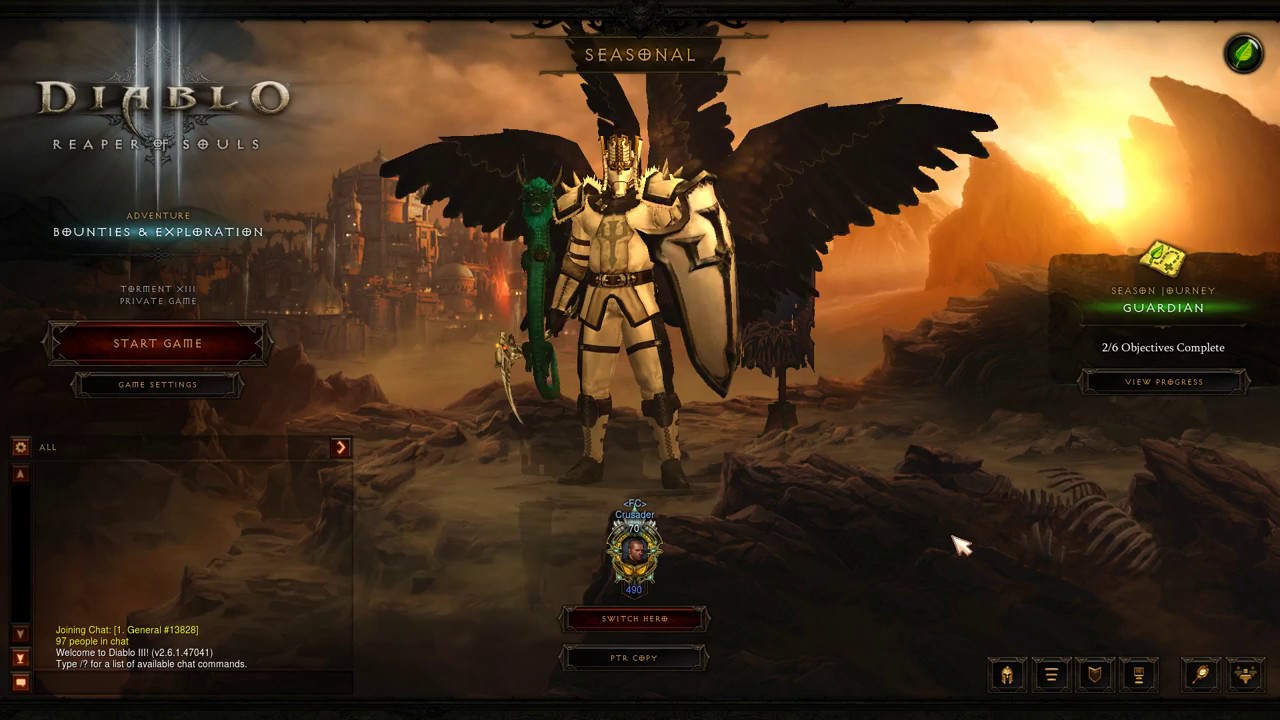Image resolution: width=1280 pixels, height=720 pixels.
Task: Click the chat speech bubble button
Action: 20,682
